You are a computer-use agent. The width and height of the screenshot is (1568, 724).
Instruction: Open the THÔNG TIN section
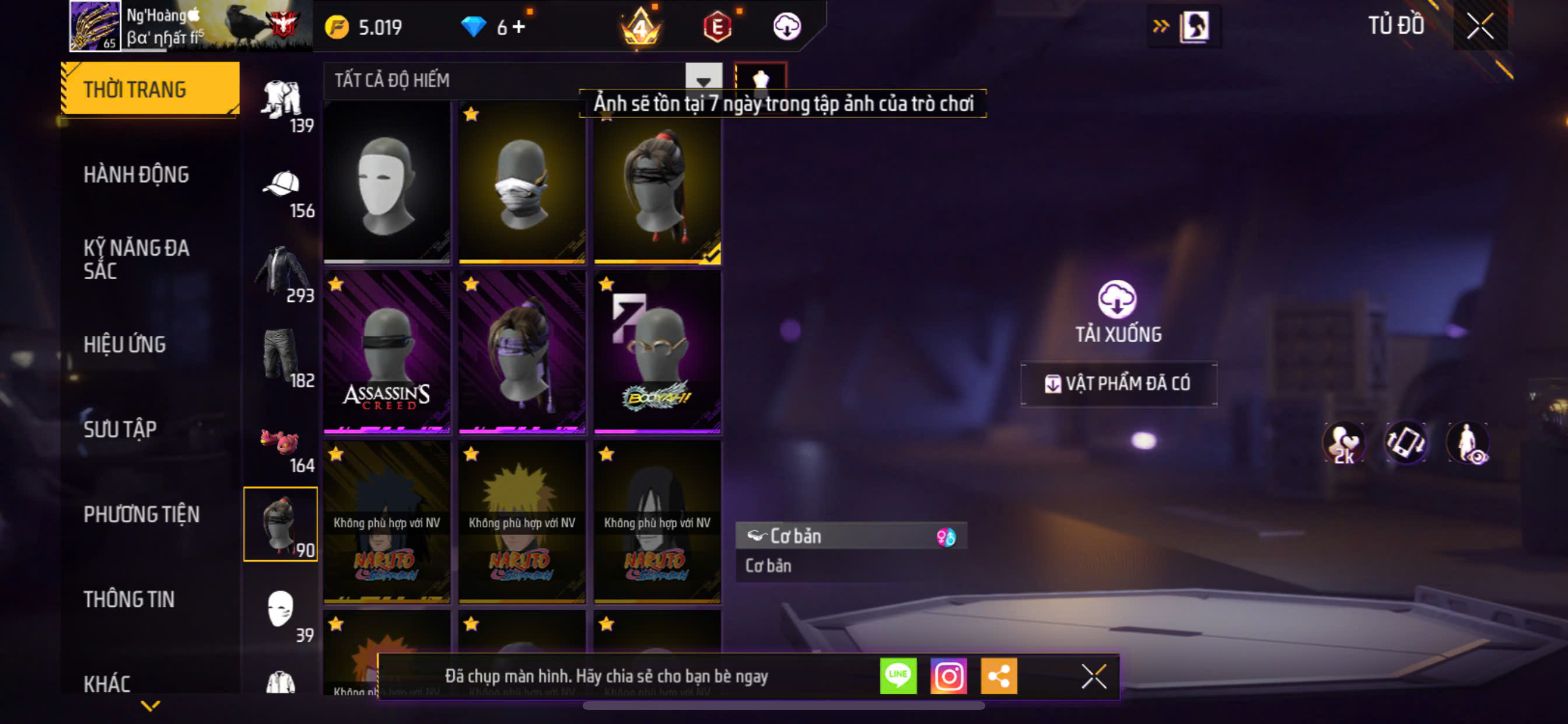[129, 599]
